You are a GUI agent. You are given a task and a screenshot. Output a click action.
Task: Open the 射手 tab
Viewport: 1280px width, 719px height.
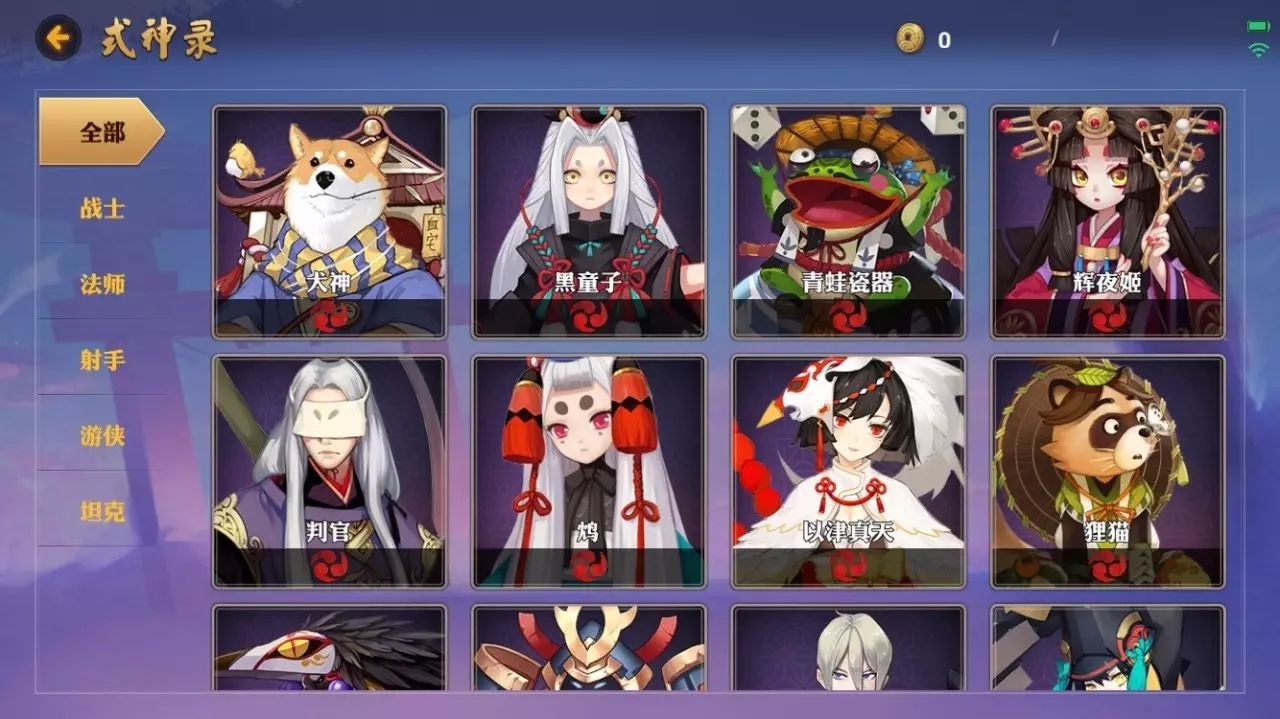click(102, 360)
